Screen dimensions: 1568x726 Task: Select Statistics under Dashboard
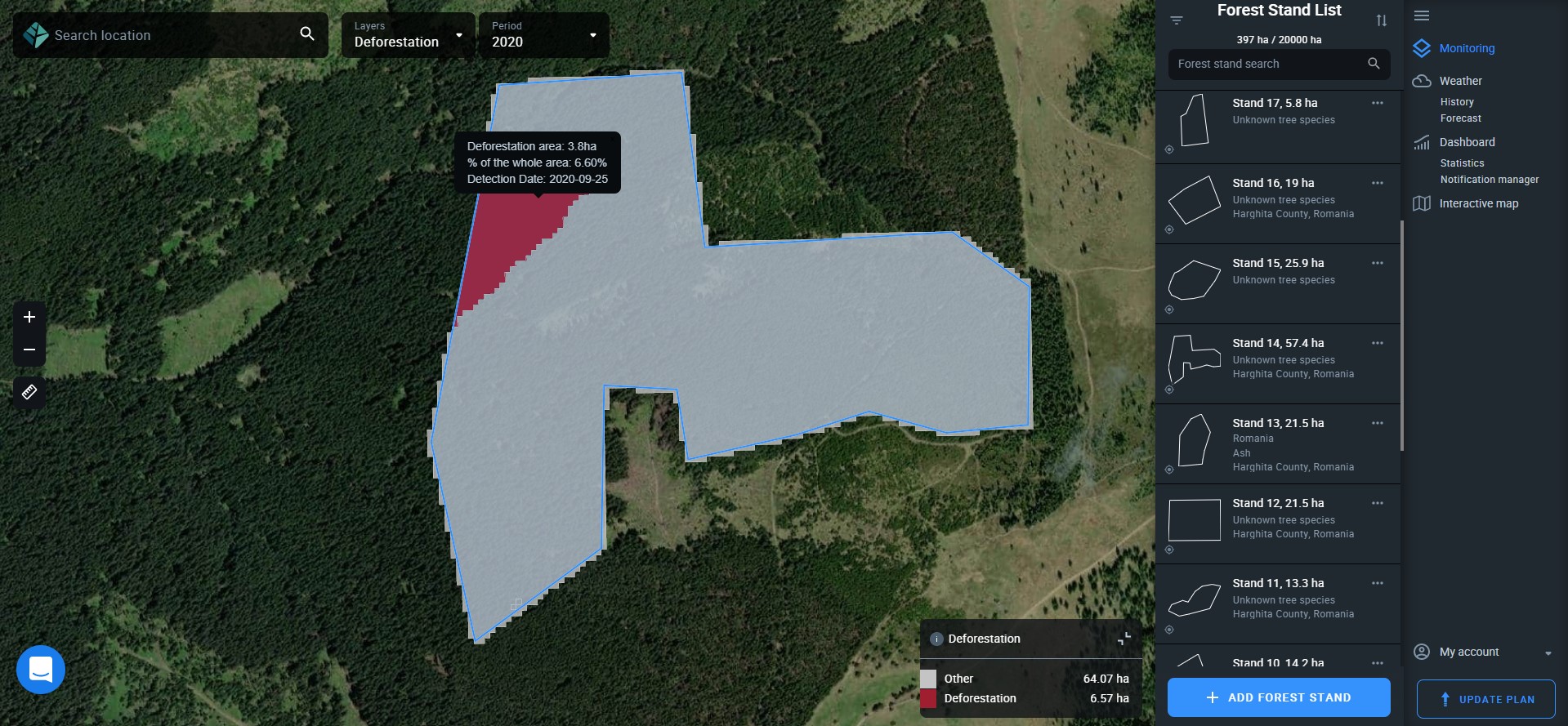click(x=1463, y=163)
